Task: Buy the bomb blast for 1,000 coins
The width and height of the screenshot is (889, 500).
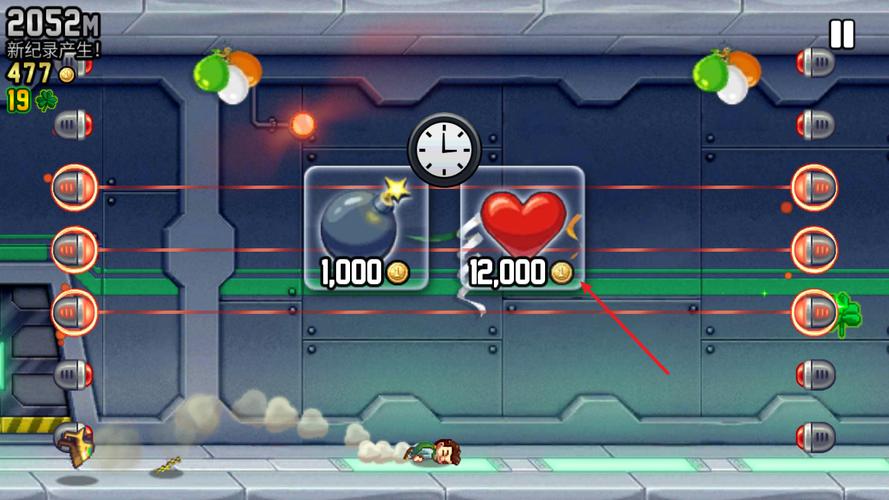Action: pyautogui.click(x=366, y=229)
